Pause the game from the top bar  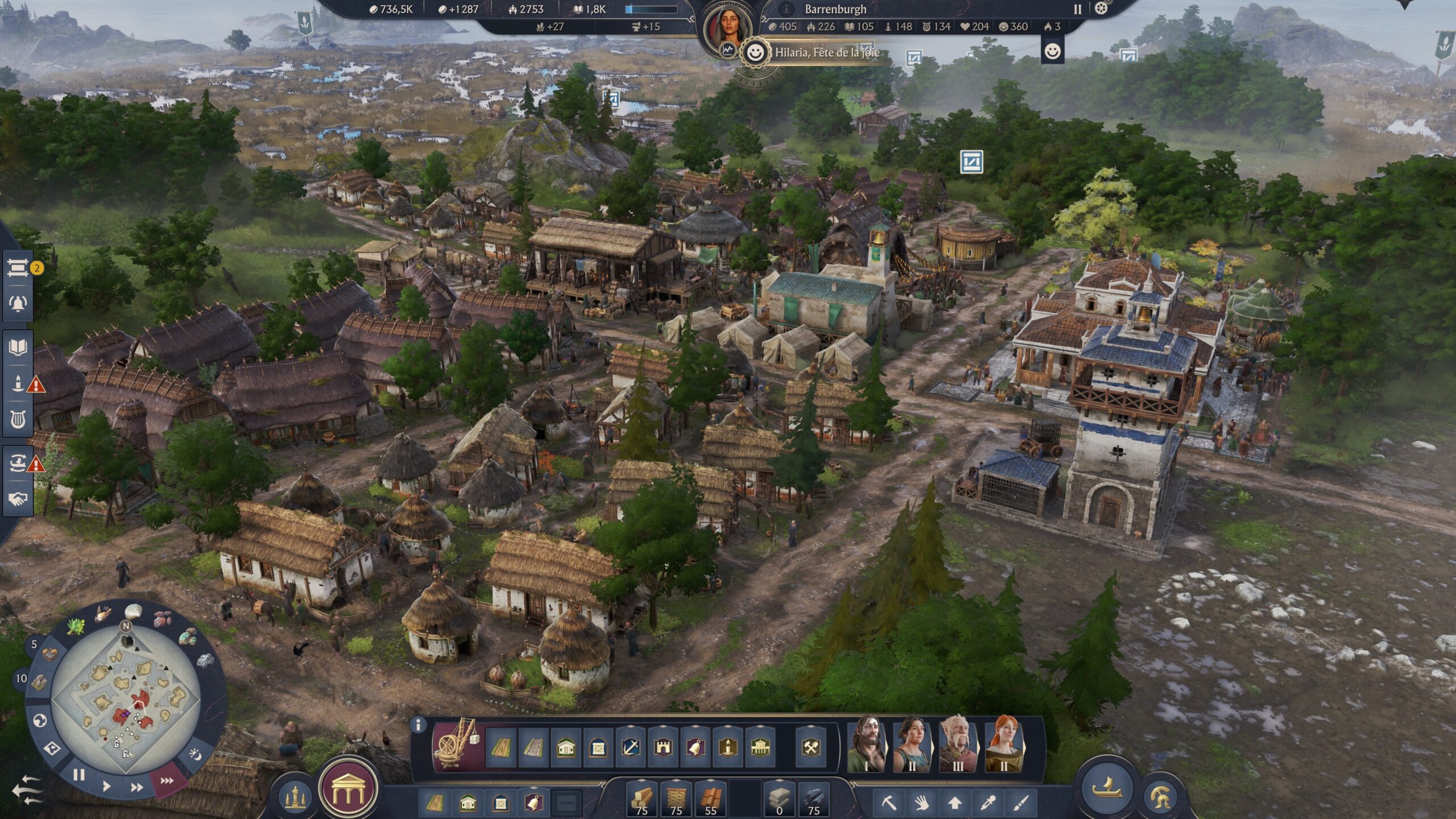point(1077,9)
